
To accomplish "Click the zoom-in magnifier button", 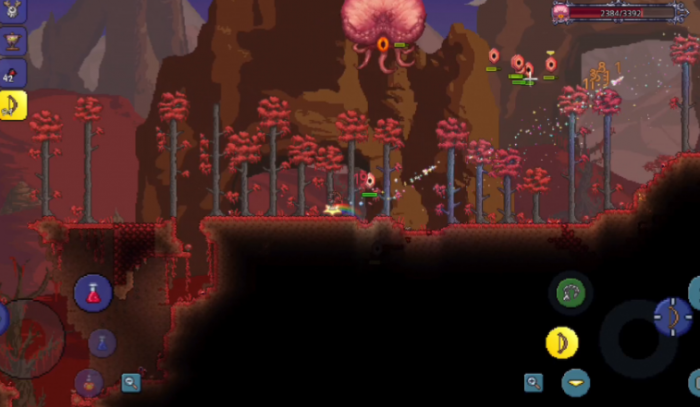I will point(534,382).
